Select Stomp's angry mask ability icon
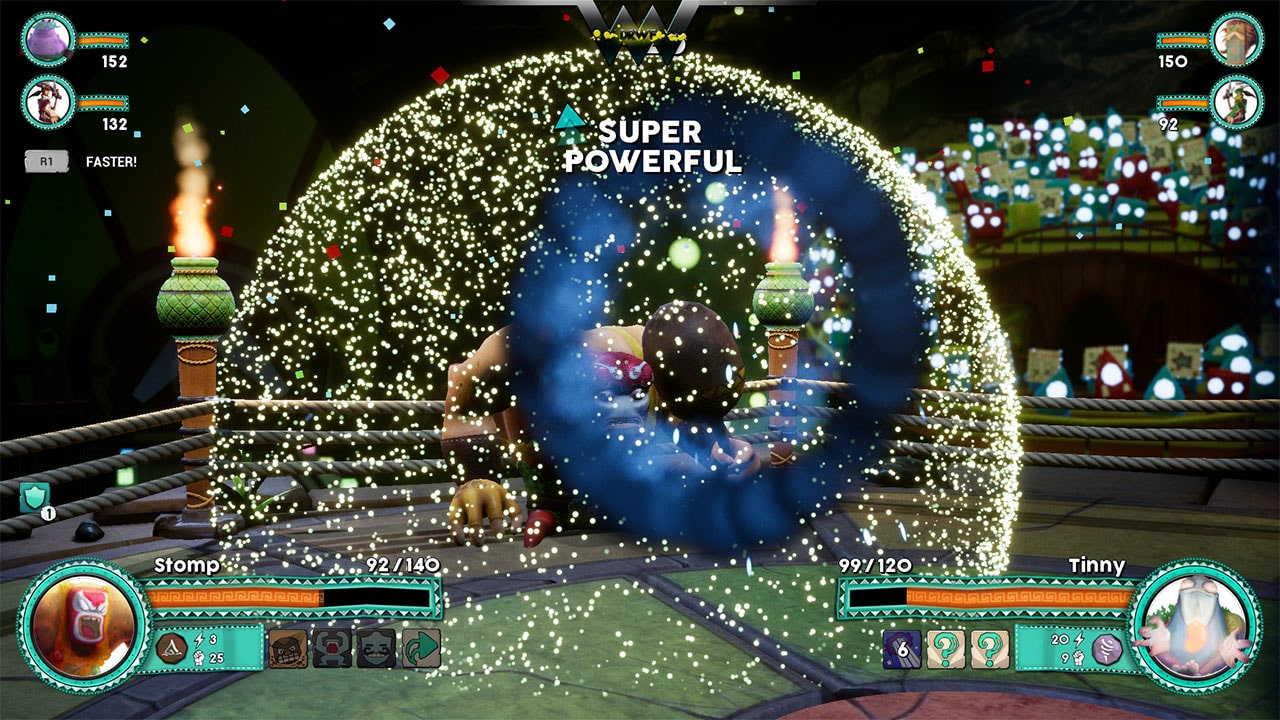 pyautogui.click(x=288, y=649)
